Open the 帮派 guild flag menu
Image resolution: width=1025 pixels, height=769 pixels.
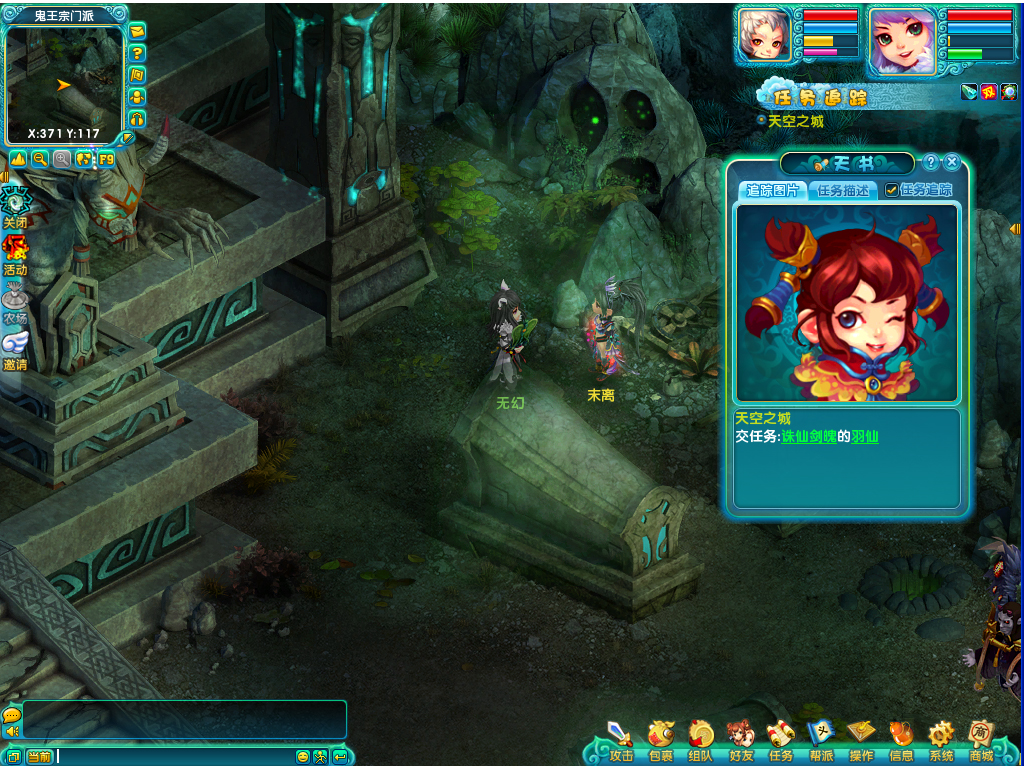pos(821,738)
